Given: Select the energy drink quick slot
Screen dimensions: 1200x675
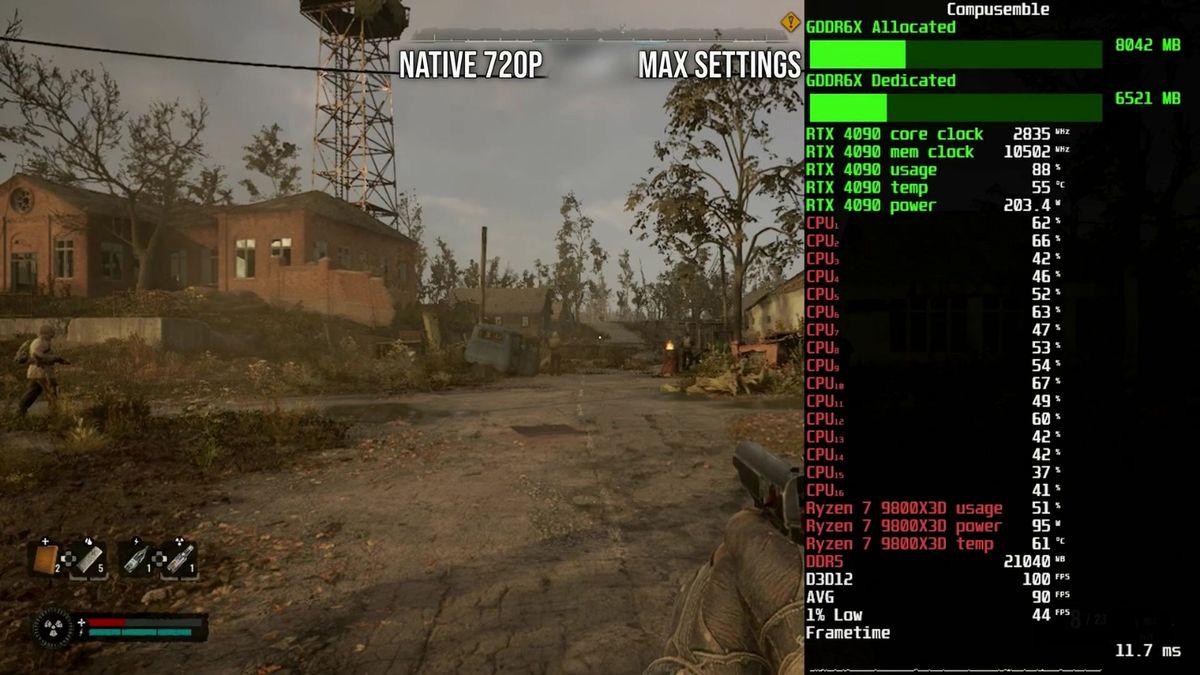Looking at the screenshot, I should tap(137, 558).
